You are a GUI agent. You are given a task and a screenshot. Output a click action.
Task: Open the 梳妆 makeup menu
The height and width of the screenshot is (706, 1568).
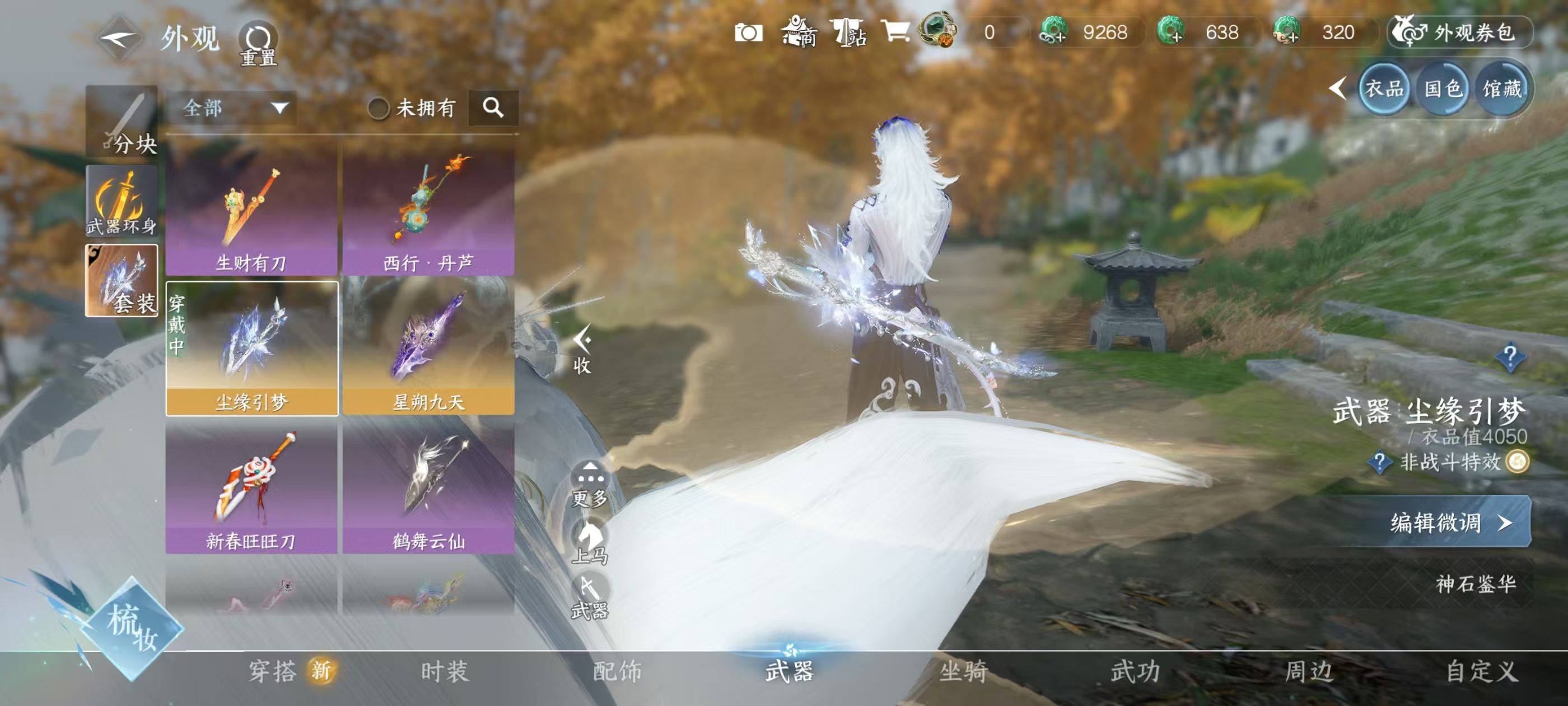coord(132,628)
